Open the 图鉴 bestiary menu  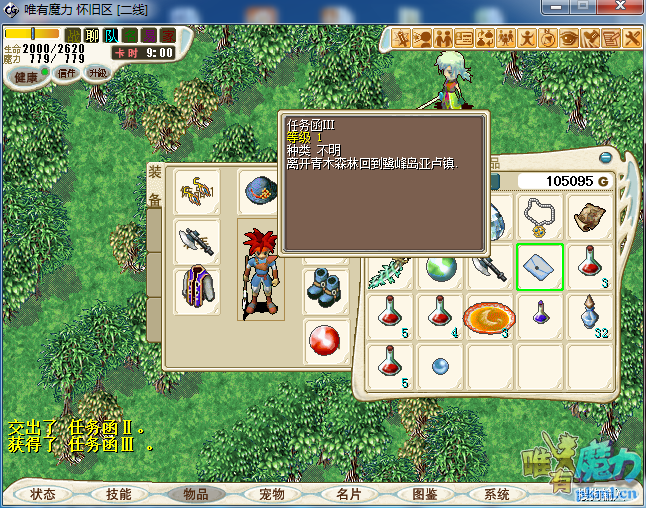point(424,494)
